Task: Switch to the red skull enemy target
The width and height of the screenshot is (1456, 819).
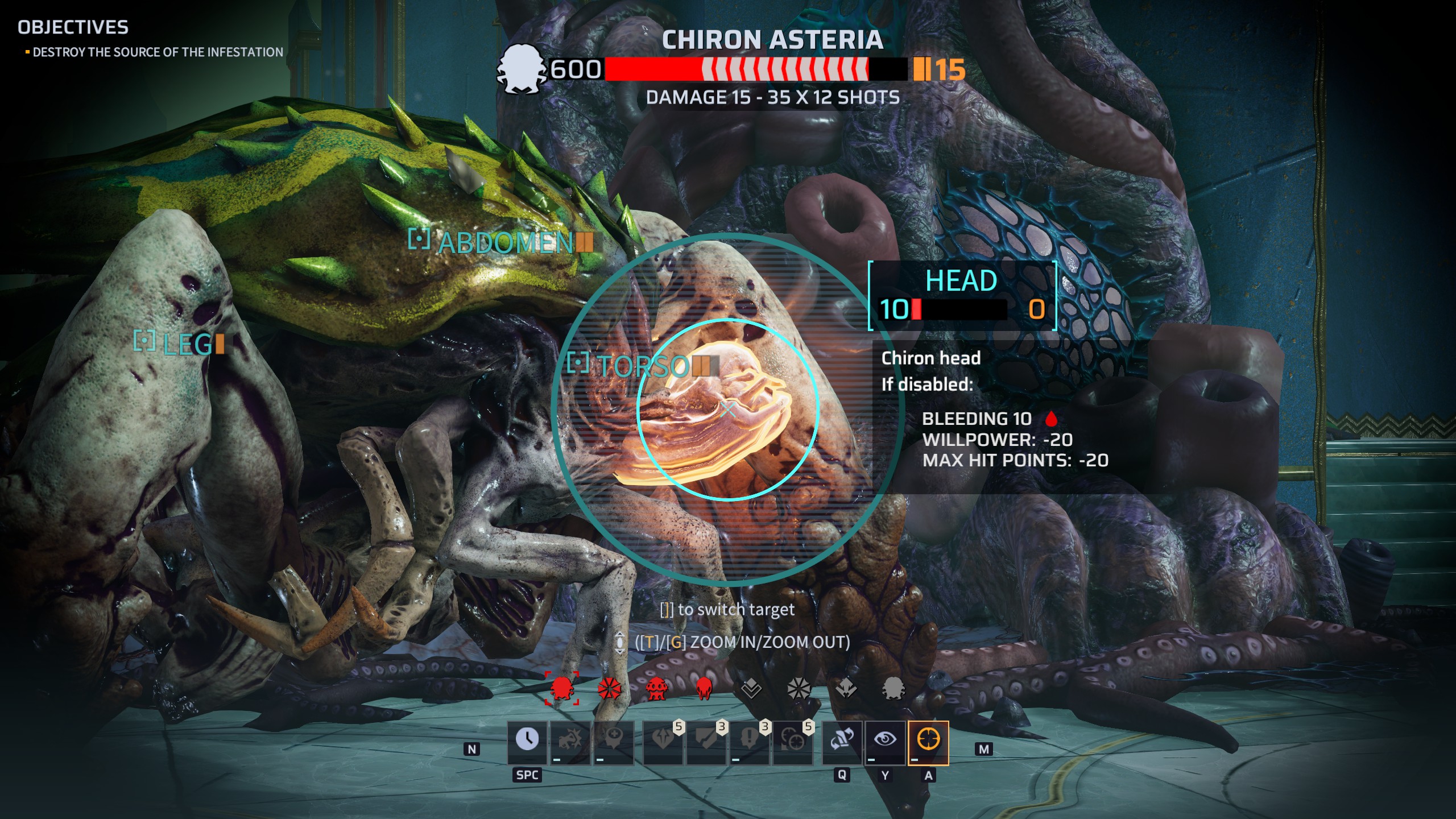Action: click(x=704, y=689)
